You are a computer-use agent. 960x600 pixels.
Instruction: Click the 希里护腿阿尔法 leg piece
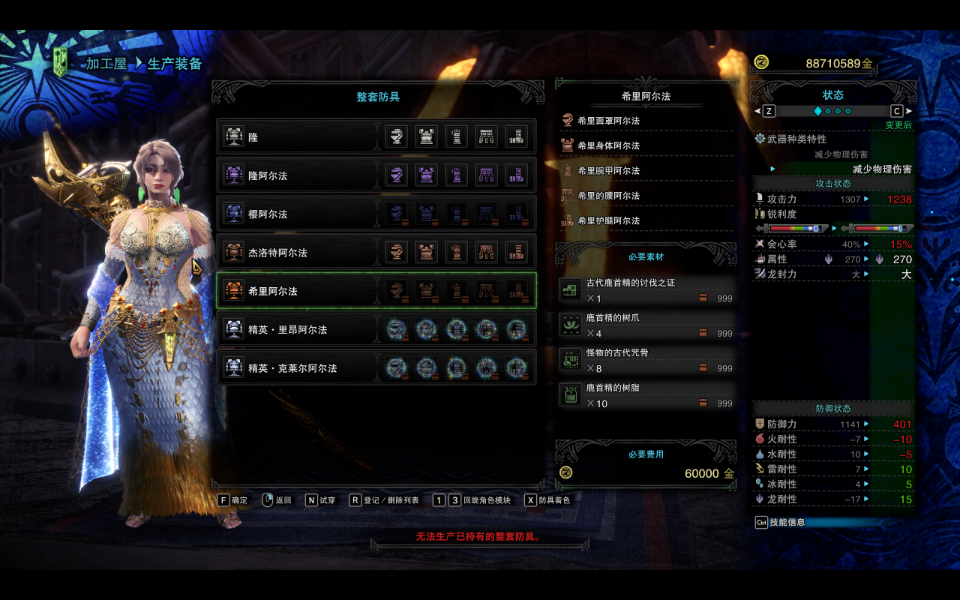click(x=646, y=221)
